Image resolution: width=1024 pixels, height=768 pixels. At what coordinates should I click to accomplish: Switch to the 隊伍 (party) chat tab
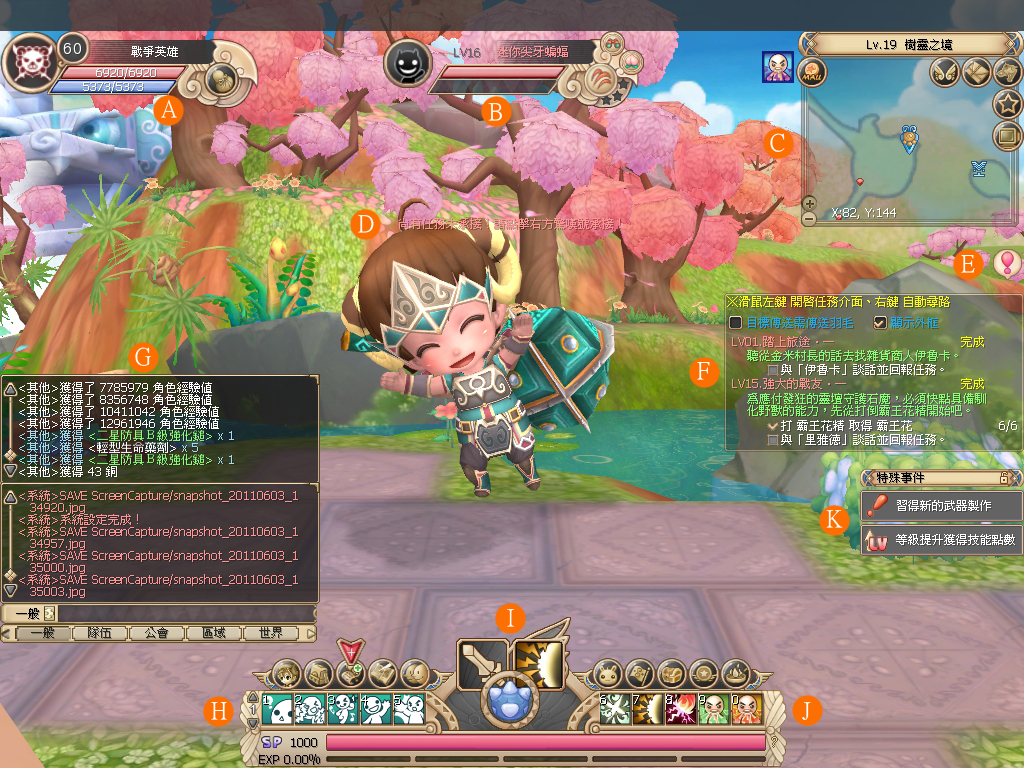pos(100,633)
